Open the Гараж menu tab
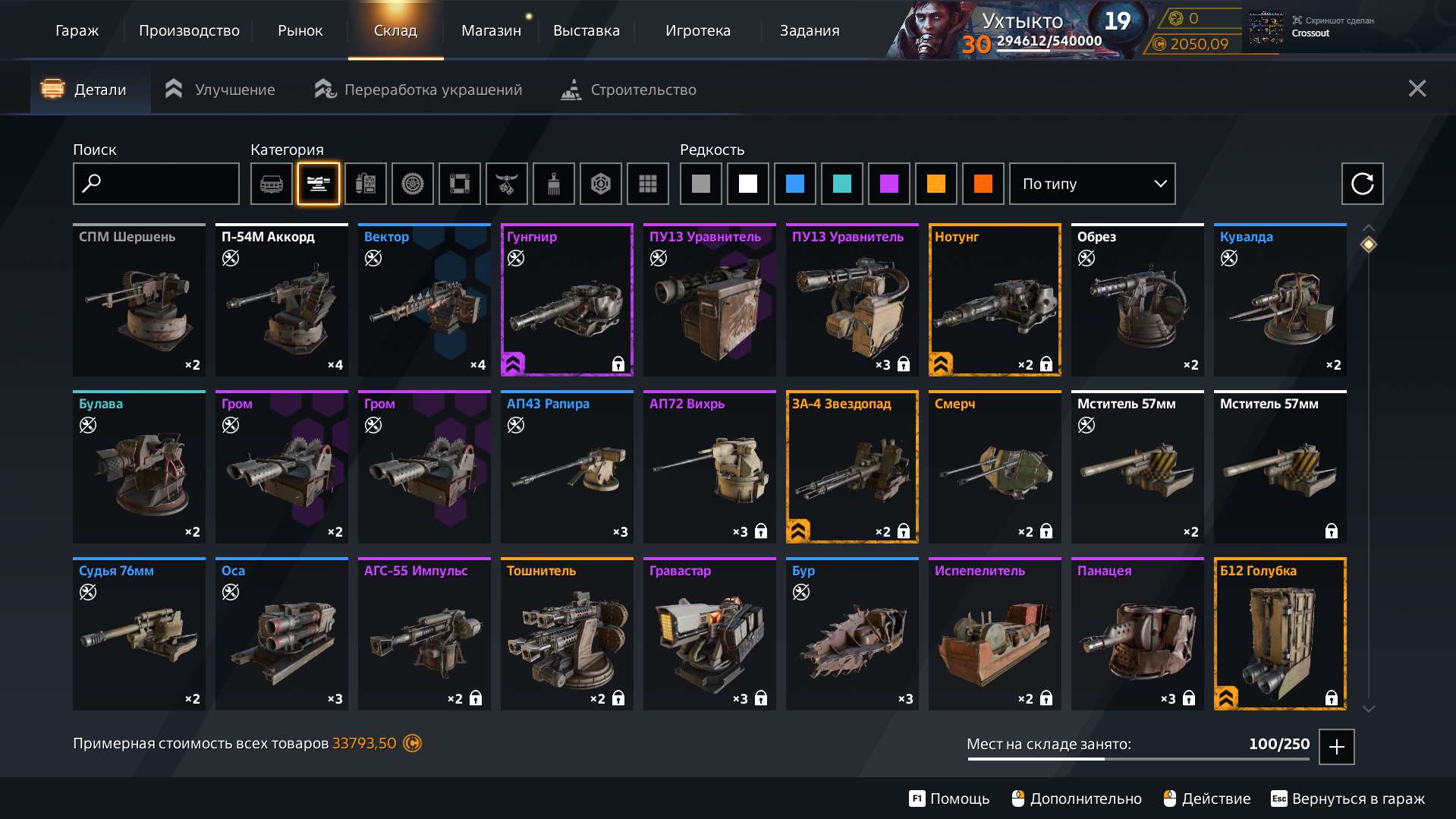Image resolution: width=1456 pixels, height=819 pixels. [77, 30]
